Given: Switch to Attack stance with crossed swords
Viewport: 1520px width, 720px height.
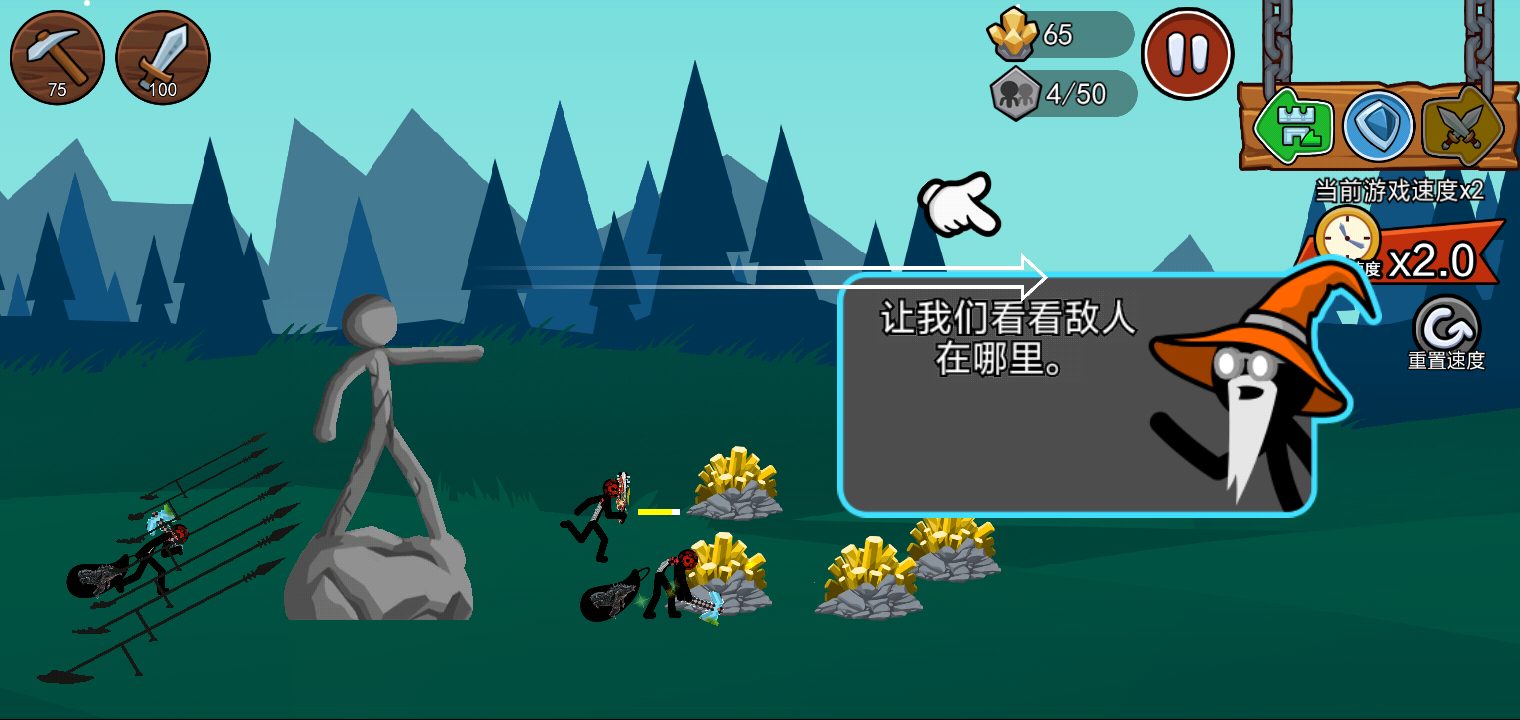Looking at the screenshot, I should pyautogui.click(x=1460, y=126).
